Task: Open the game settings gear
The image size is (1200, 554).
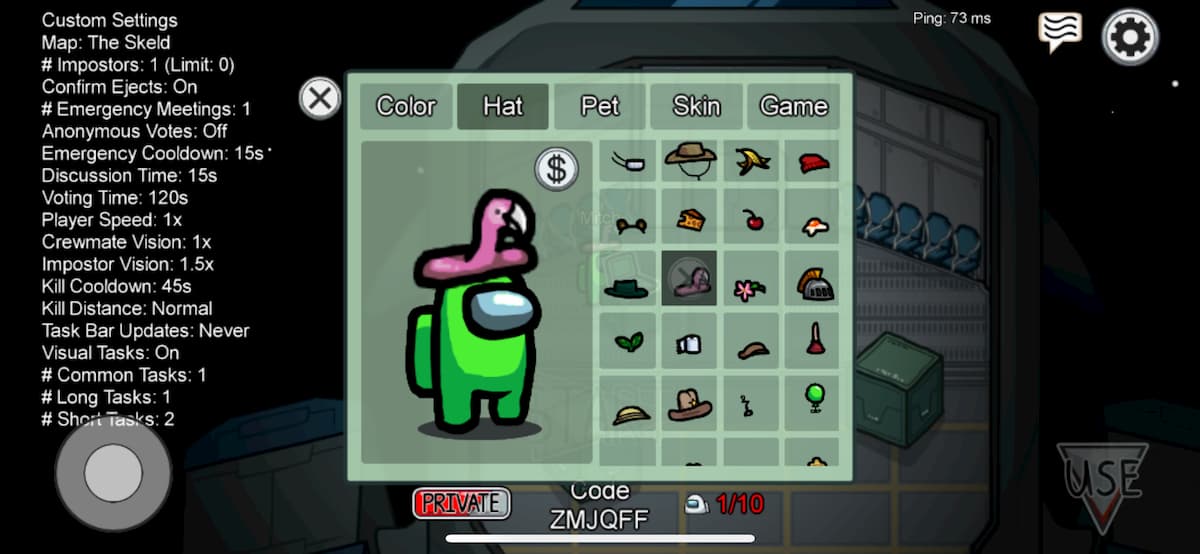Action: click(x=1130, y=38)
